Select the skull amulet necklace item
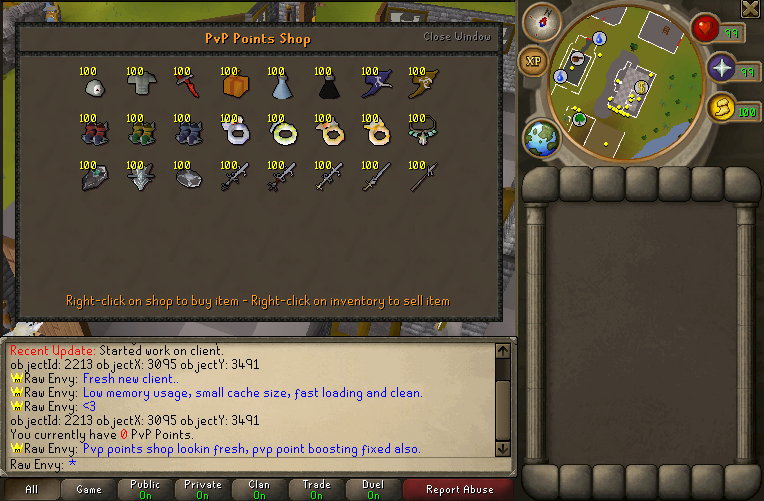 click(421, 132)
